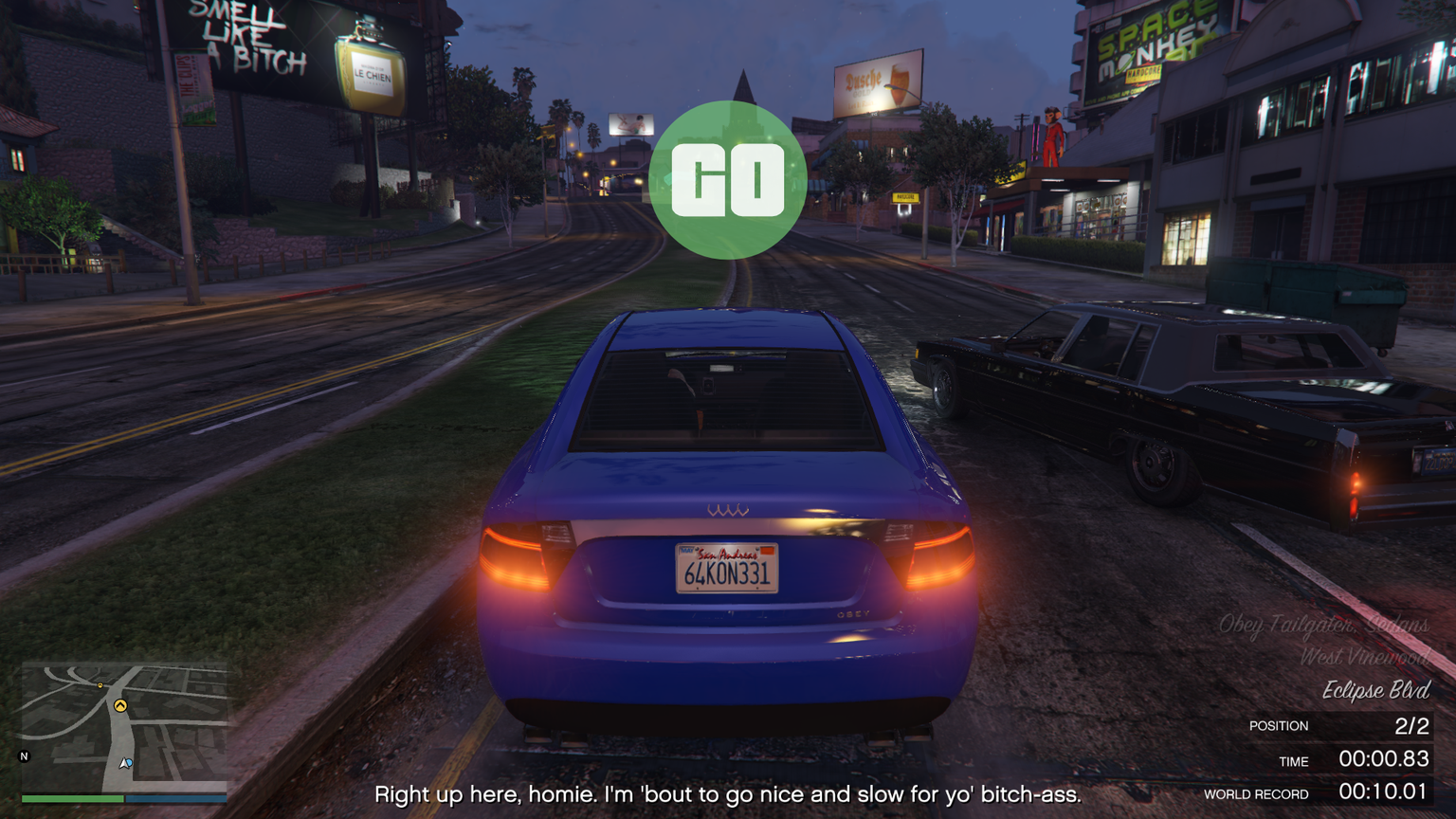
Task: Select the large yellow checkpoint arrow marker
Action: (x=120, y=705)
